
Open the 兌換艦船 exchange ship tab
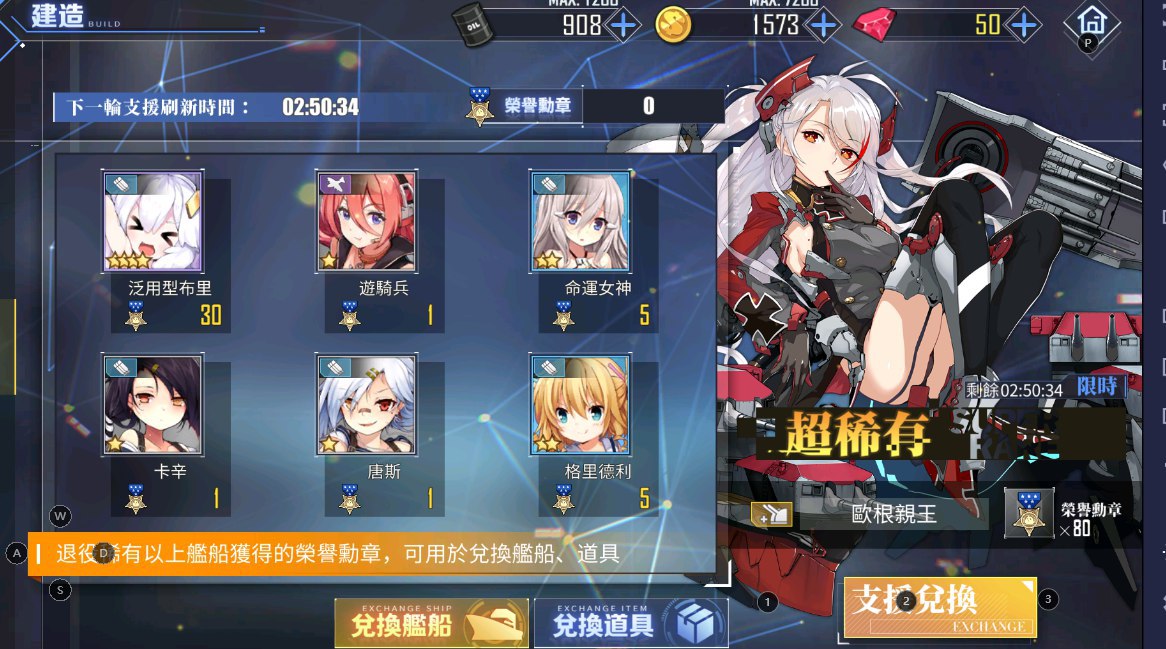(431, 624)
